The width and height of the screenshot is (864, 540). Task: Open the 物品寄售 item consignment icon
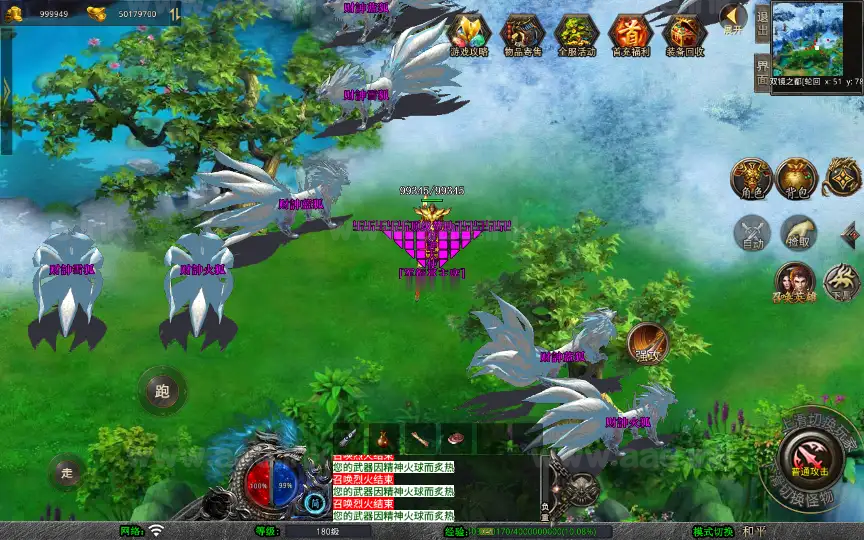tap(522, 35)
